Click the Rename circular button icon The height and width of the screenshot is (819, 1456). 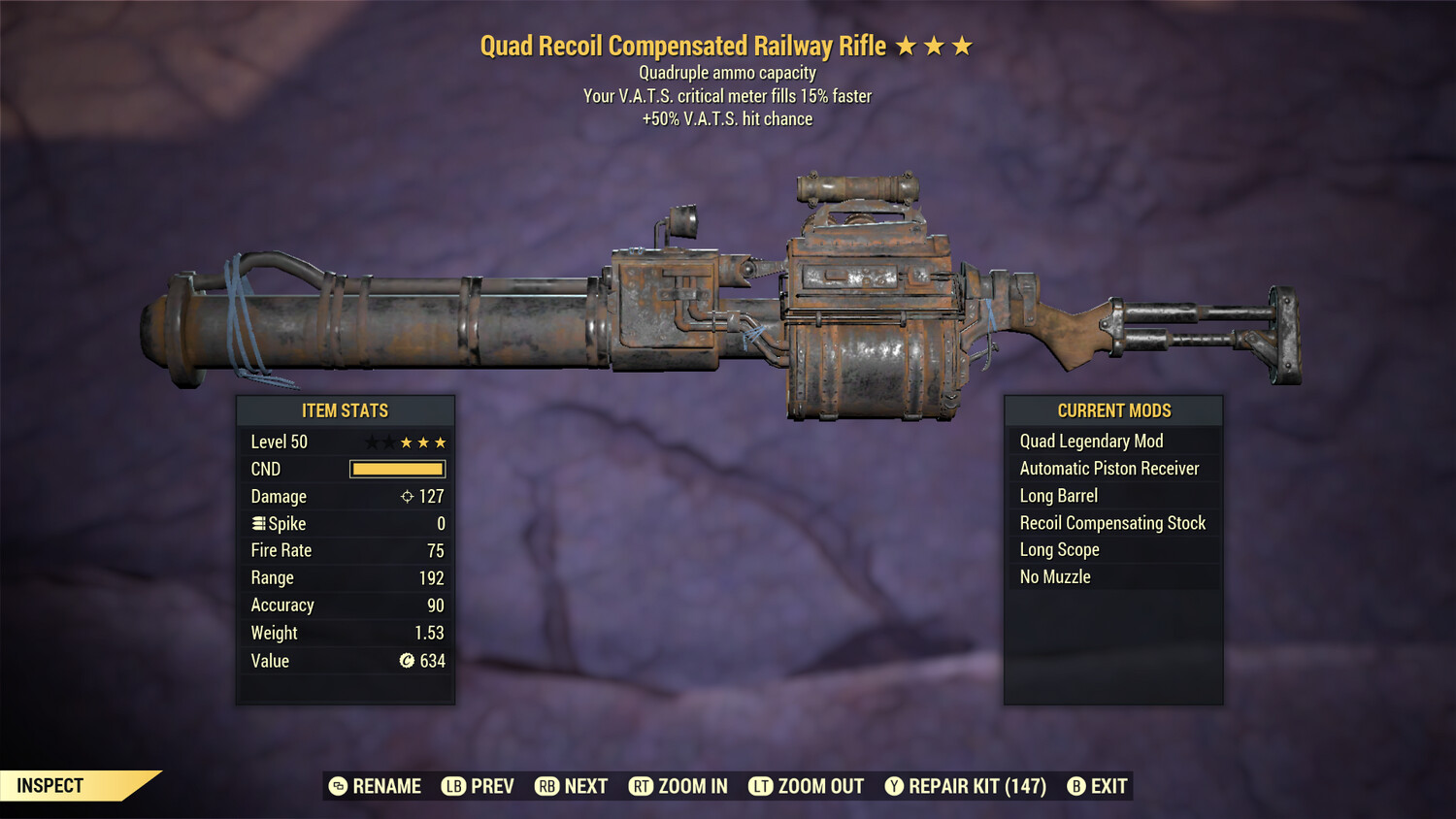338,786
